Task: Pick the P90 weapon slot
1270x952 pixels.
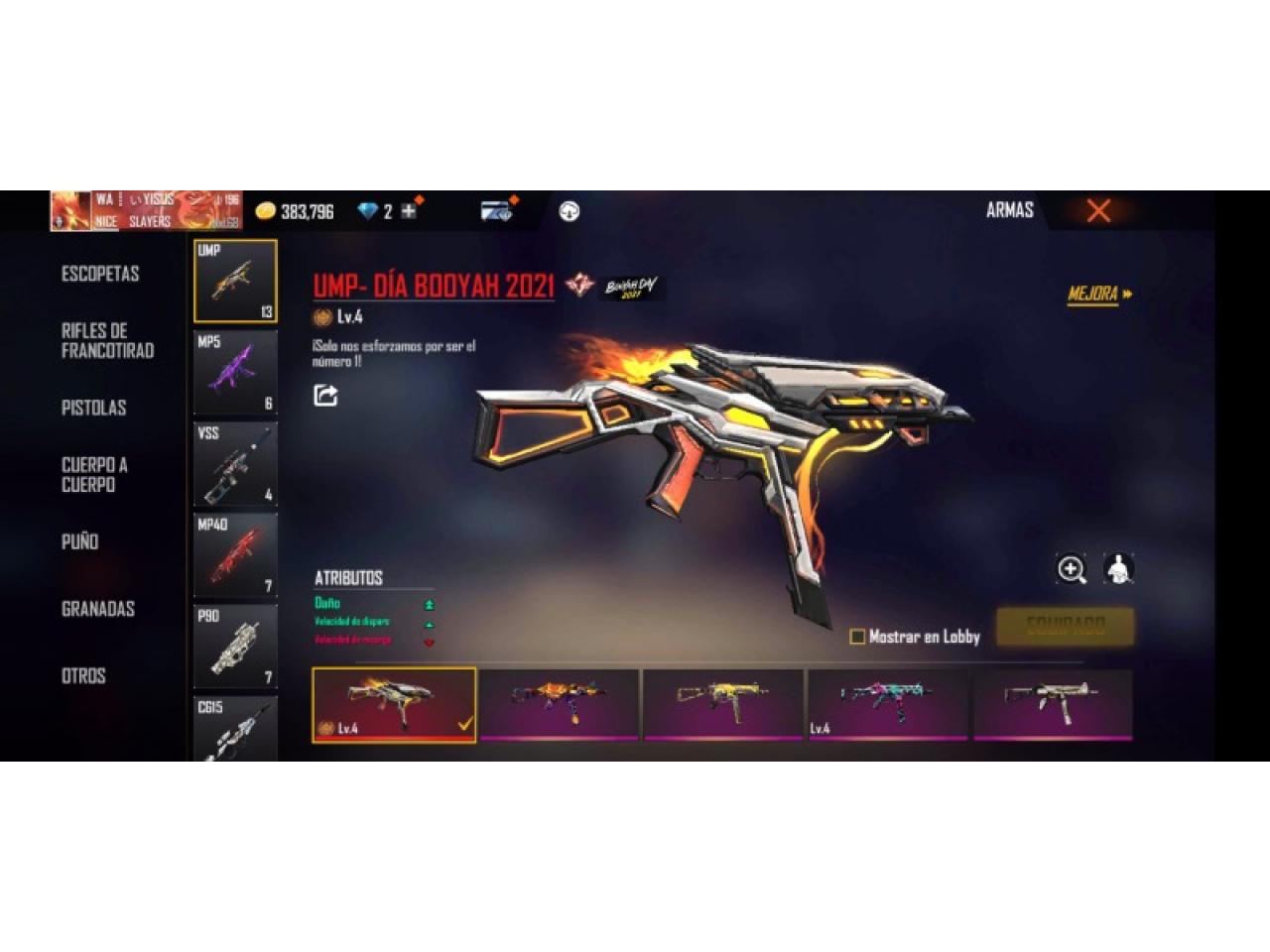Action: [235, 646]
